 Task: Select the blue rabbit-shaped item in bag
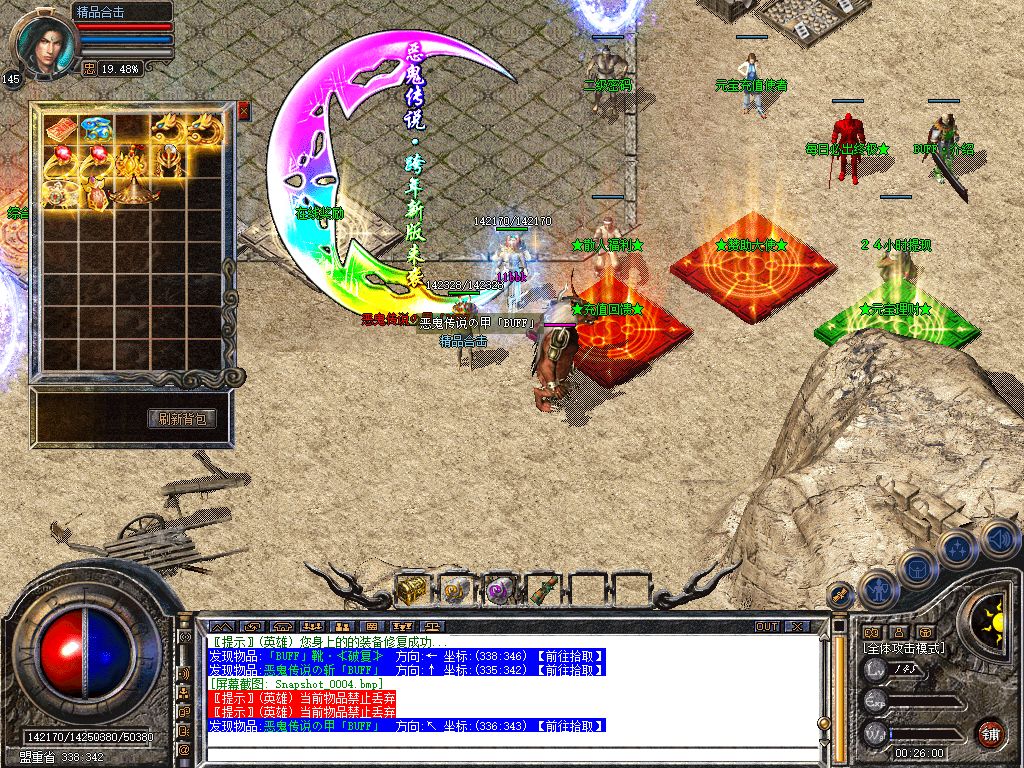coord(96,128)
